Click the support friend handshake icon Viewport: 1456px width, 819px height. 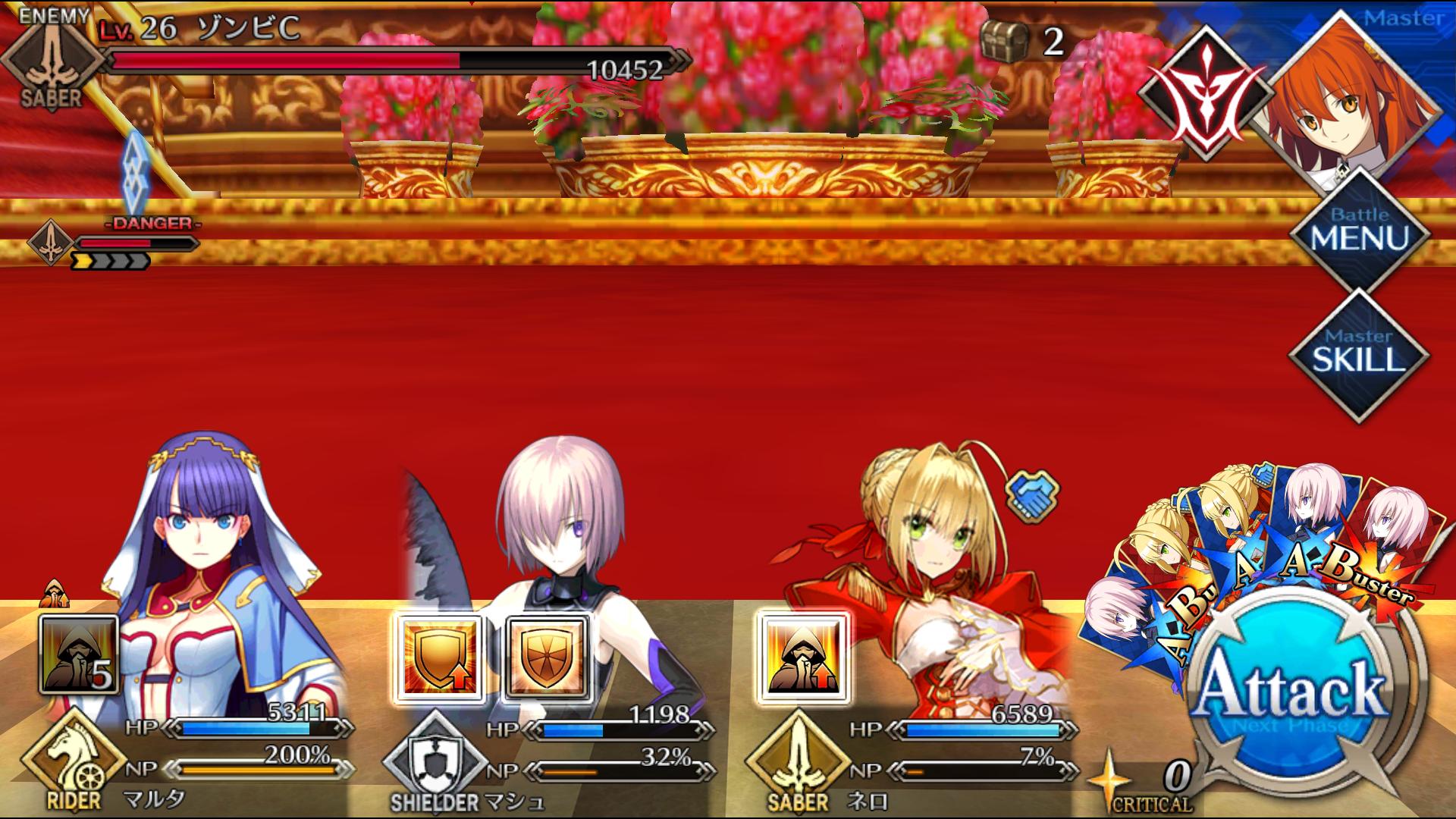click(x=1031, y=491)
